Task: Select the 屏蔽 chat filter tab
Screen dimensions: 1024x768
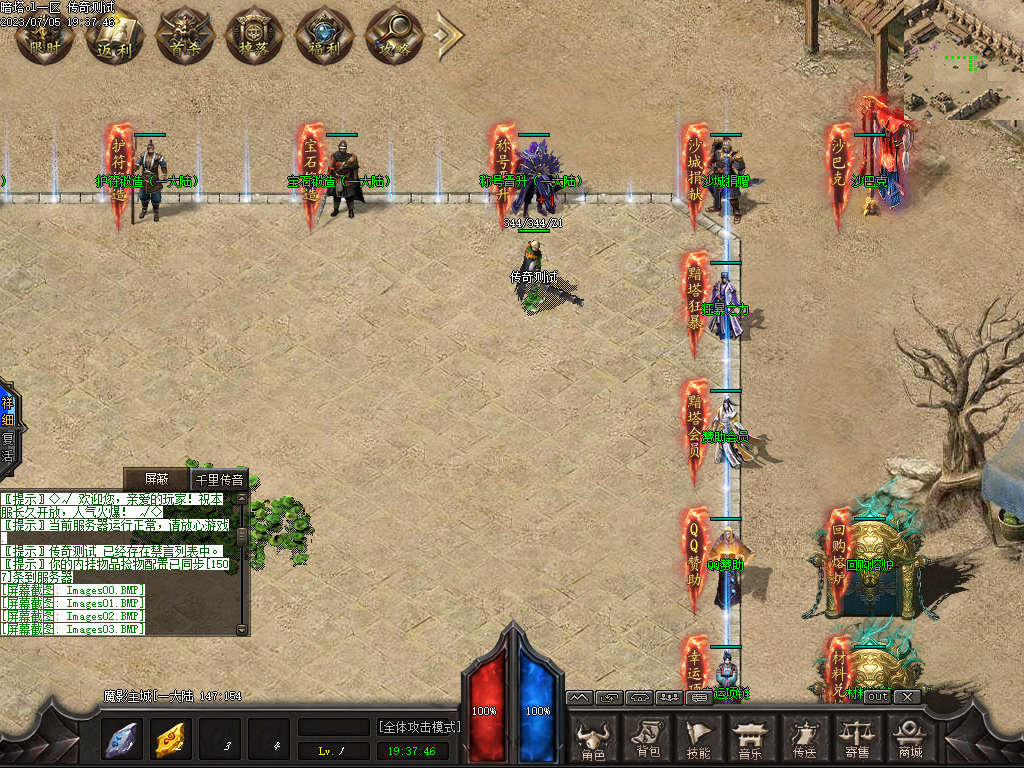Action: (x=157, y=479)
